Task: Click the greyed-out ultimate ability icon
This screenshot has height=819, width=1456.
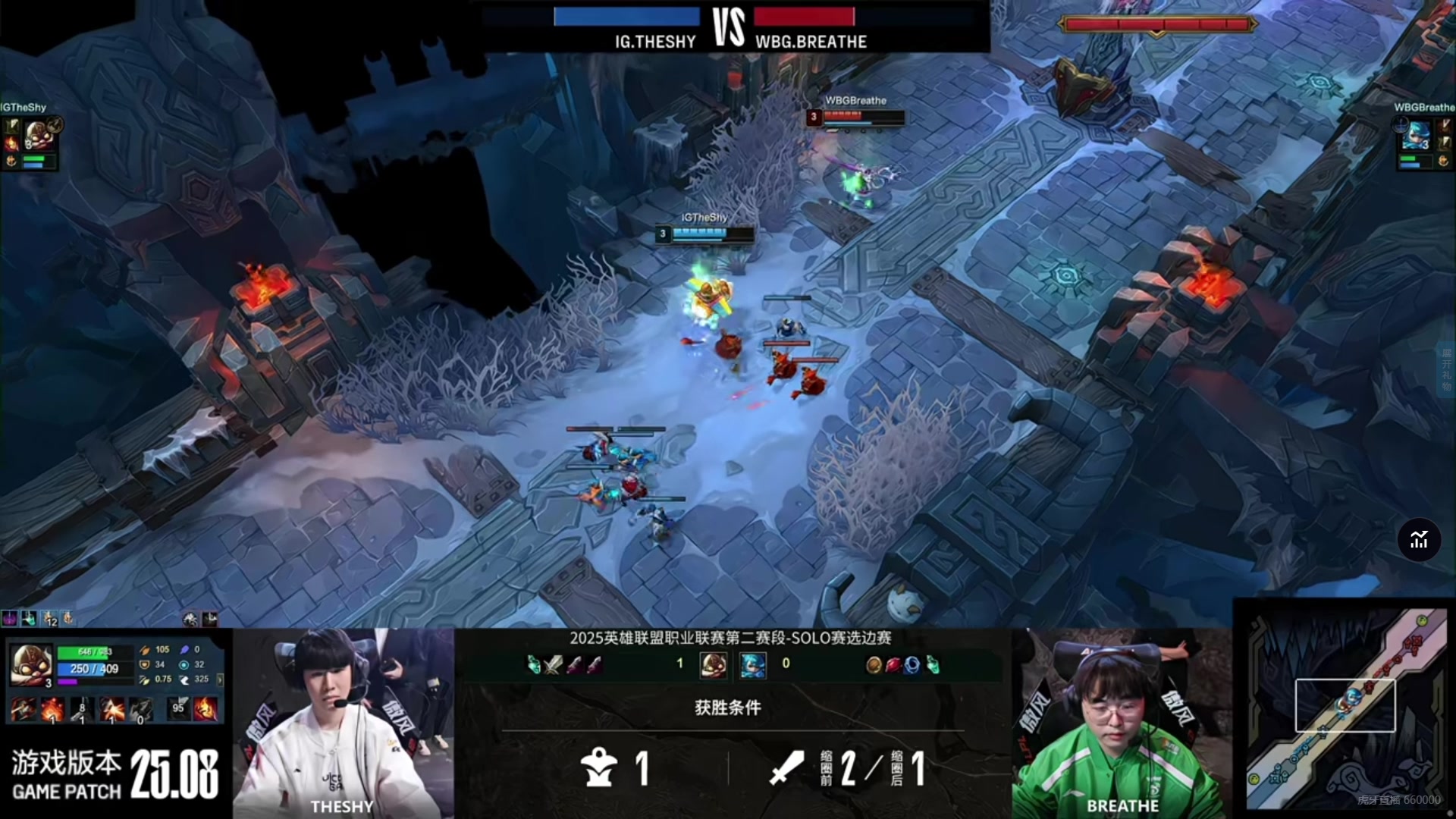Action: (141, 711)
